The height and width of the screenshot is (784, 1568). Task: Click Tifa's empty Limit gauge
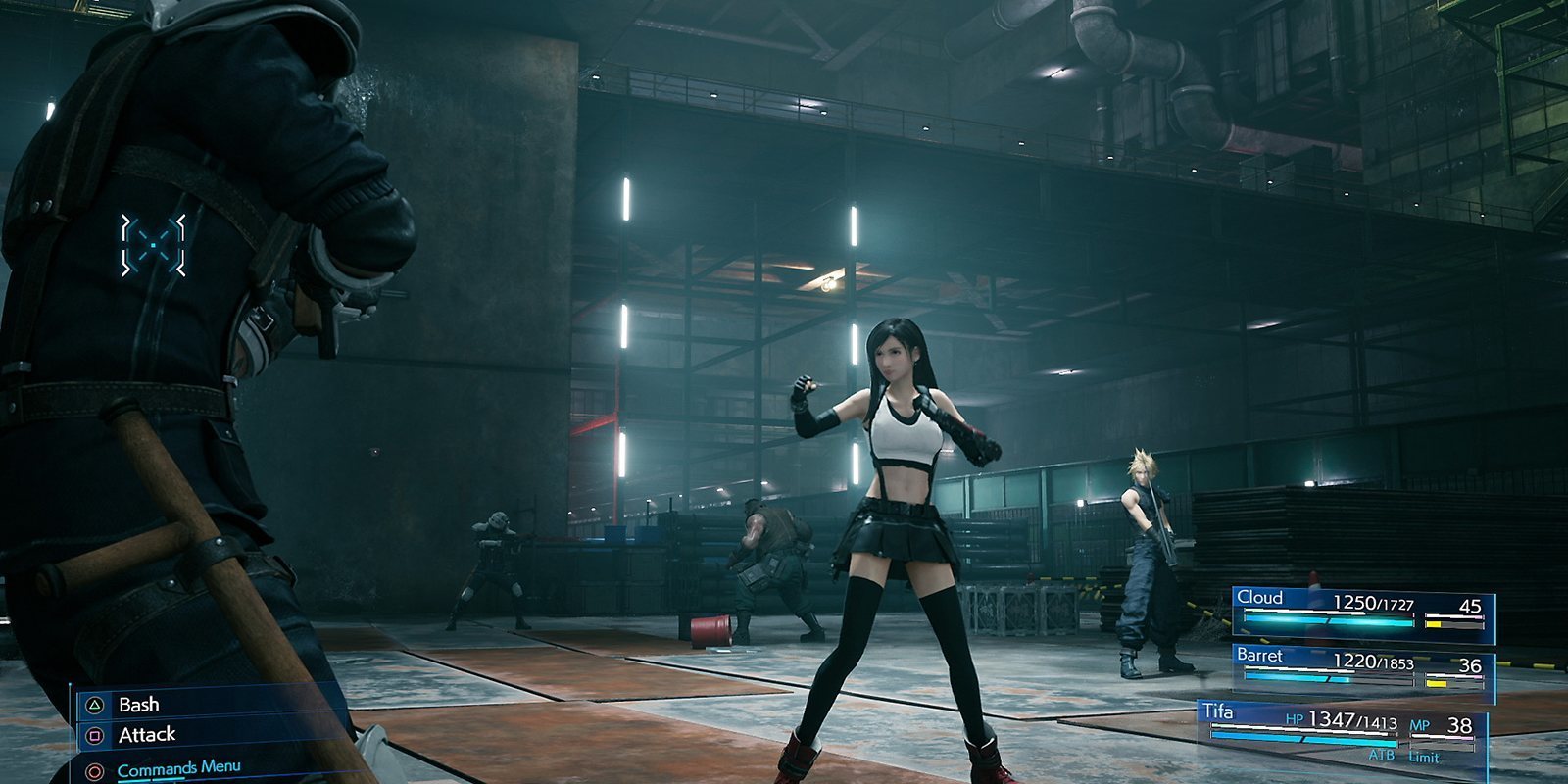pos(1442,747)
